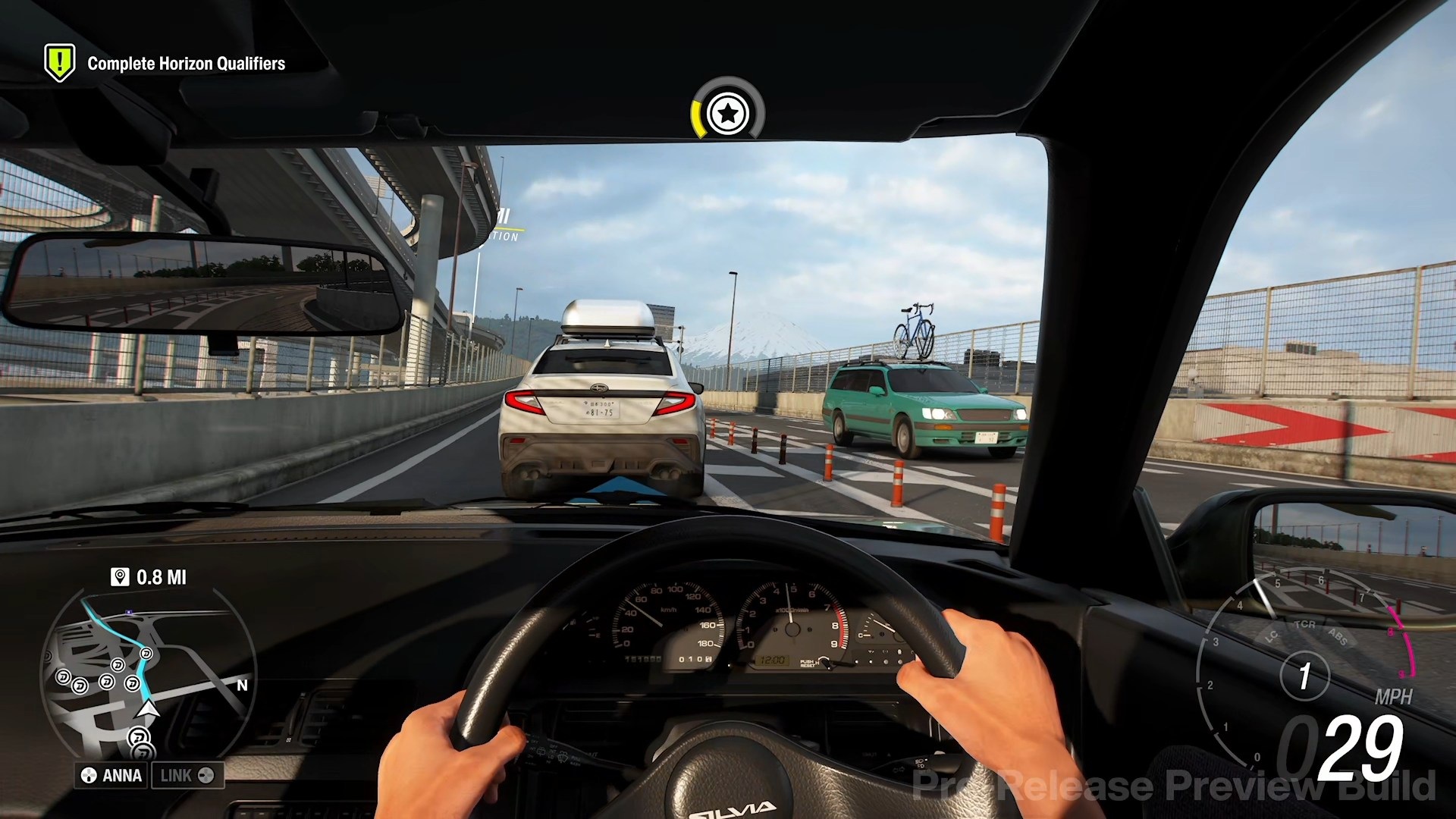This screenshot has width=1456, height=819.
Task: Click the 0.8 MI waypoint pin
Action: tap(120, 577)
